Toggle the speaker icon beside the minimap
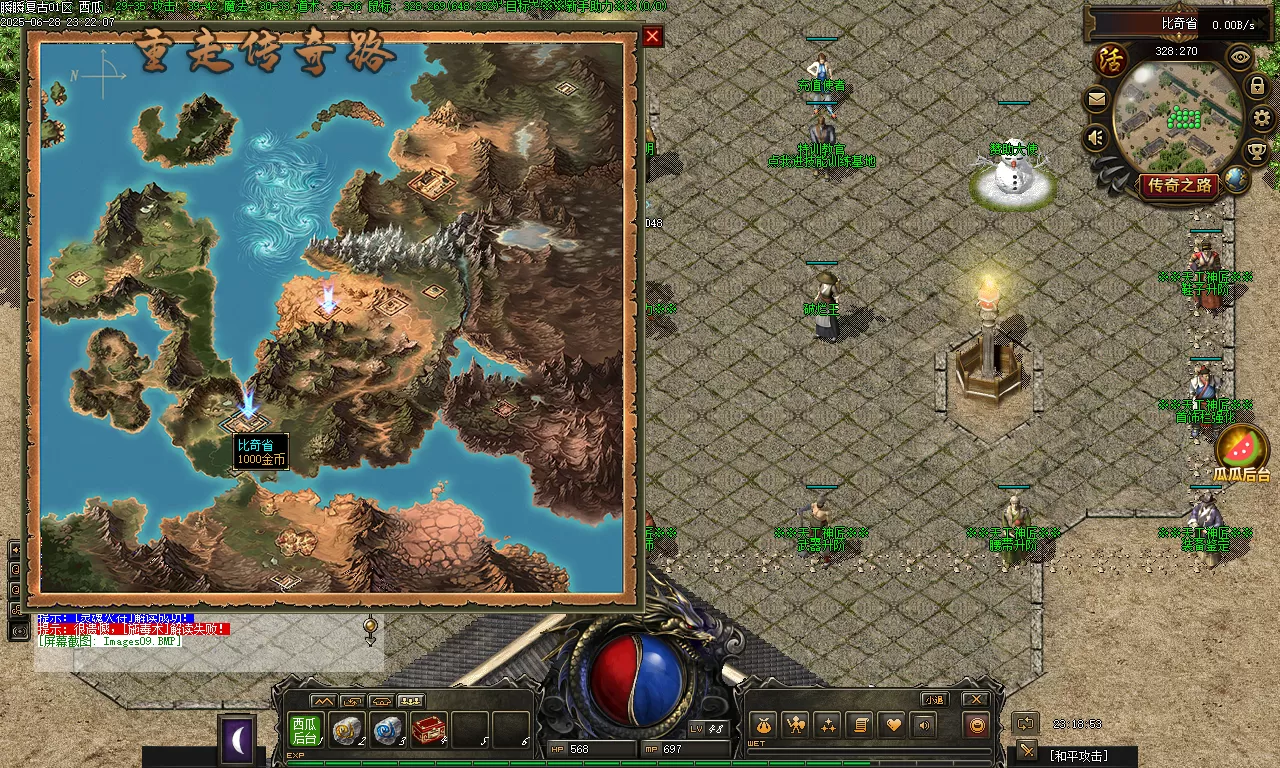This screenshot has height=768, width=1280. 1097,137
